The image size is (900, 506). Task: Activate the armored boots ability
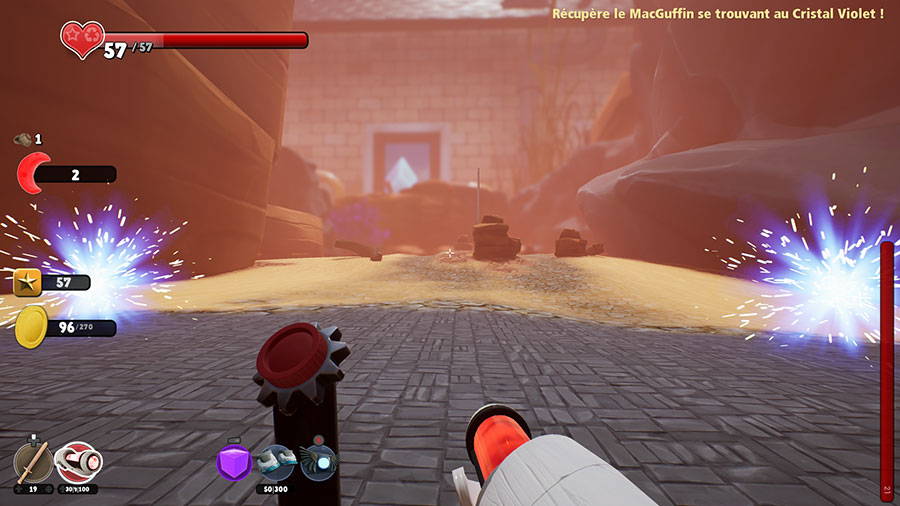(x=275, y=461)
